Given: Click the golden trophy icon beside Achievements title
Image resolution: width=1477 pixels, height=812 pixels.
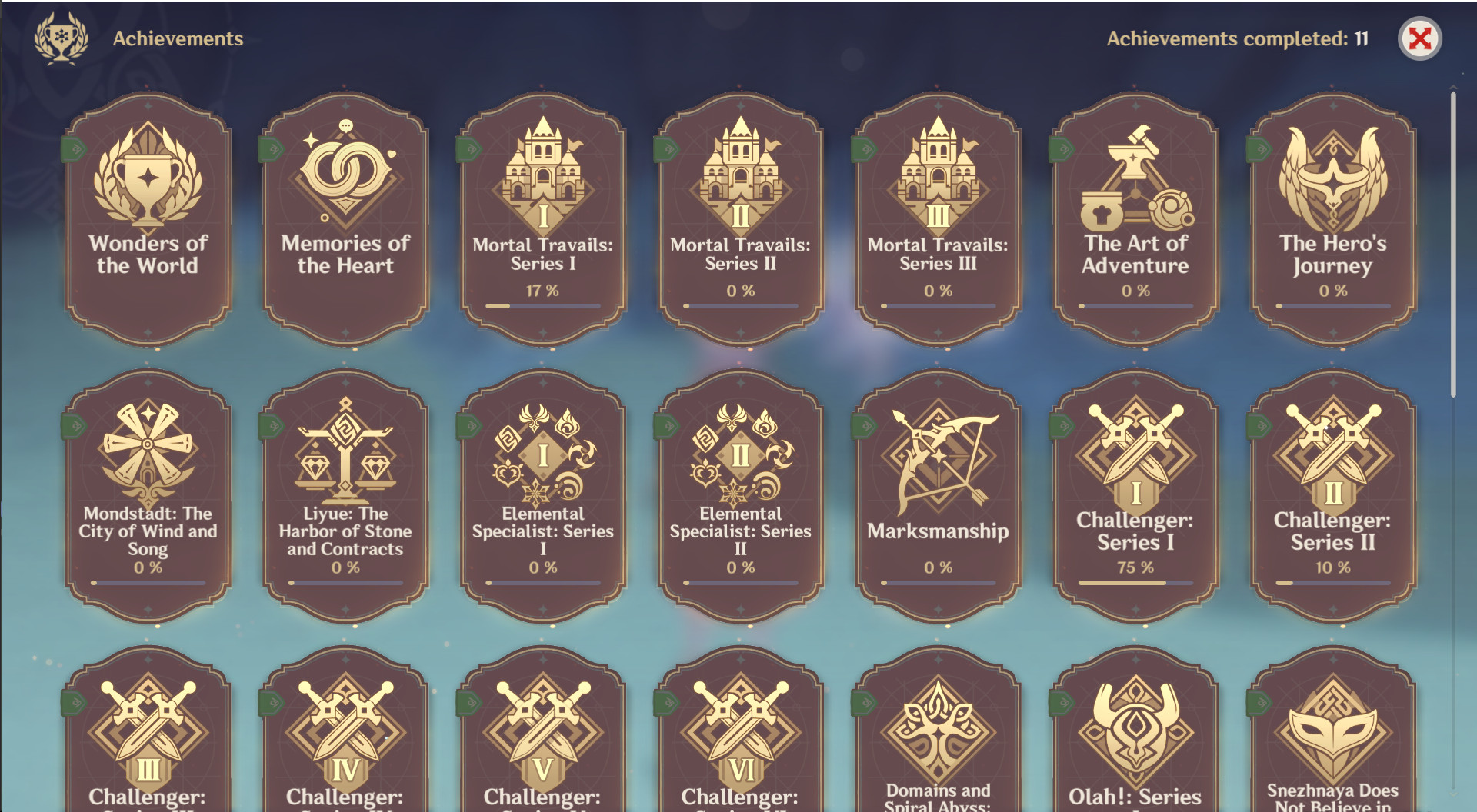Looking at the screenshot, I should pyautogui.click(x=63, y=36).
